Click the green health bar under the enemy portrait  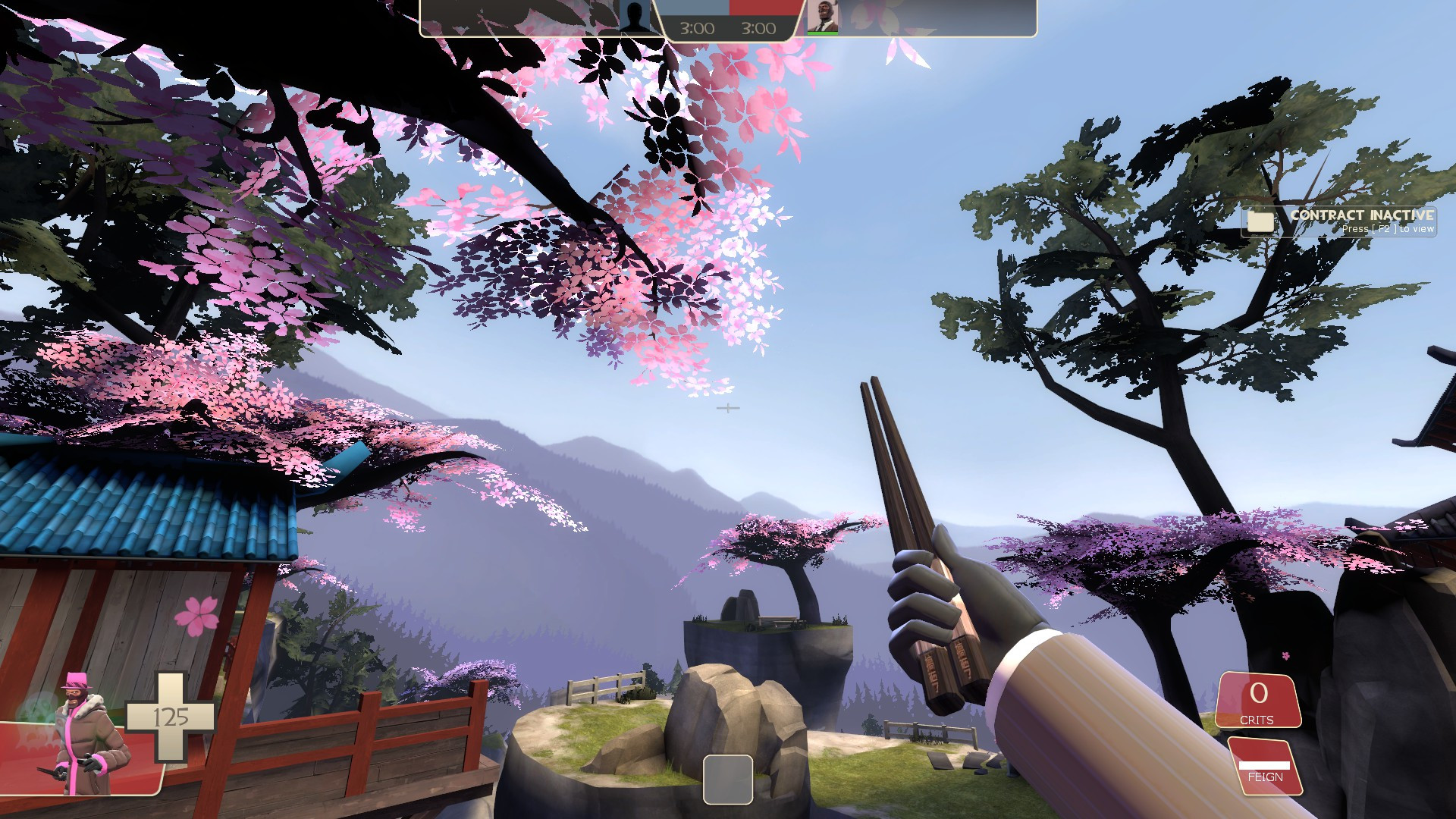point(823,35)
